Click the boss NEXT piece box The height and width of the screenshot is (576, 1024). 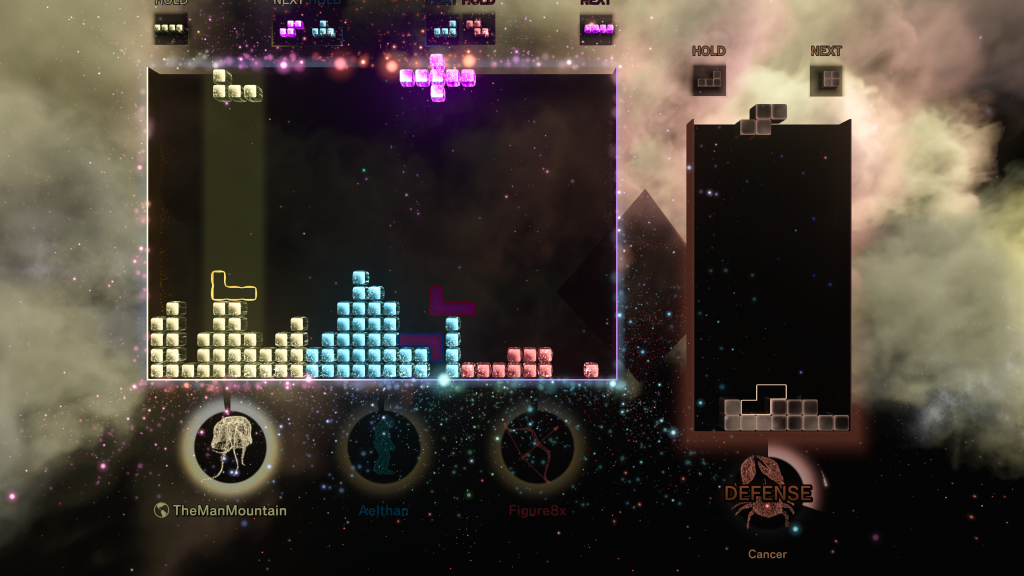point(826,80)
